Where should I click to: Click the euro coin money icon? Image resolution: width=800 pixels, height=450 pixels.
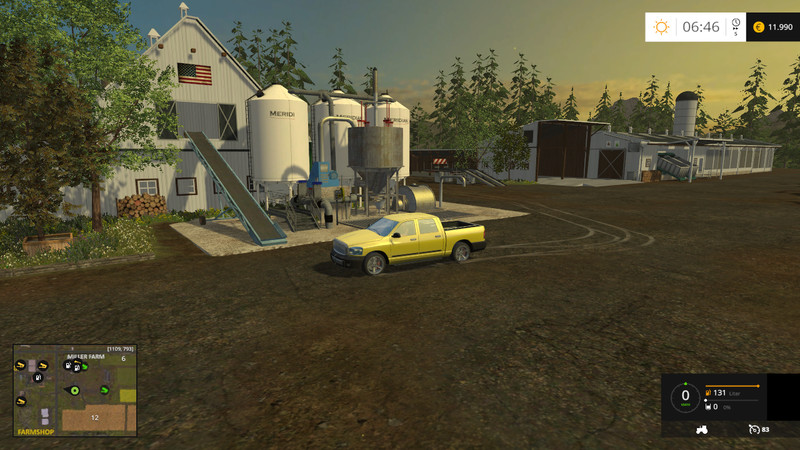coord(758,27)
